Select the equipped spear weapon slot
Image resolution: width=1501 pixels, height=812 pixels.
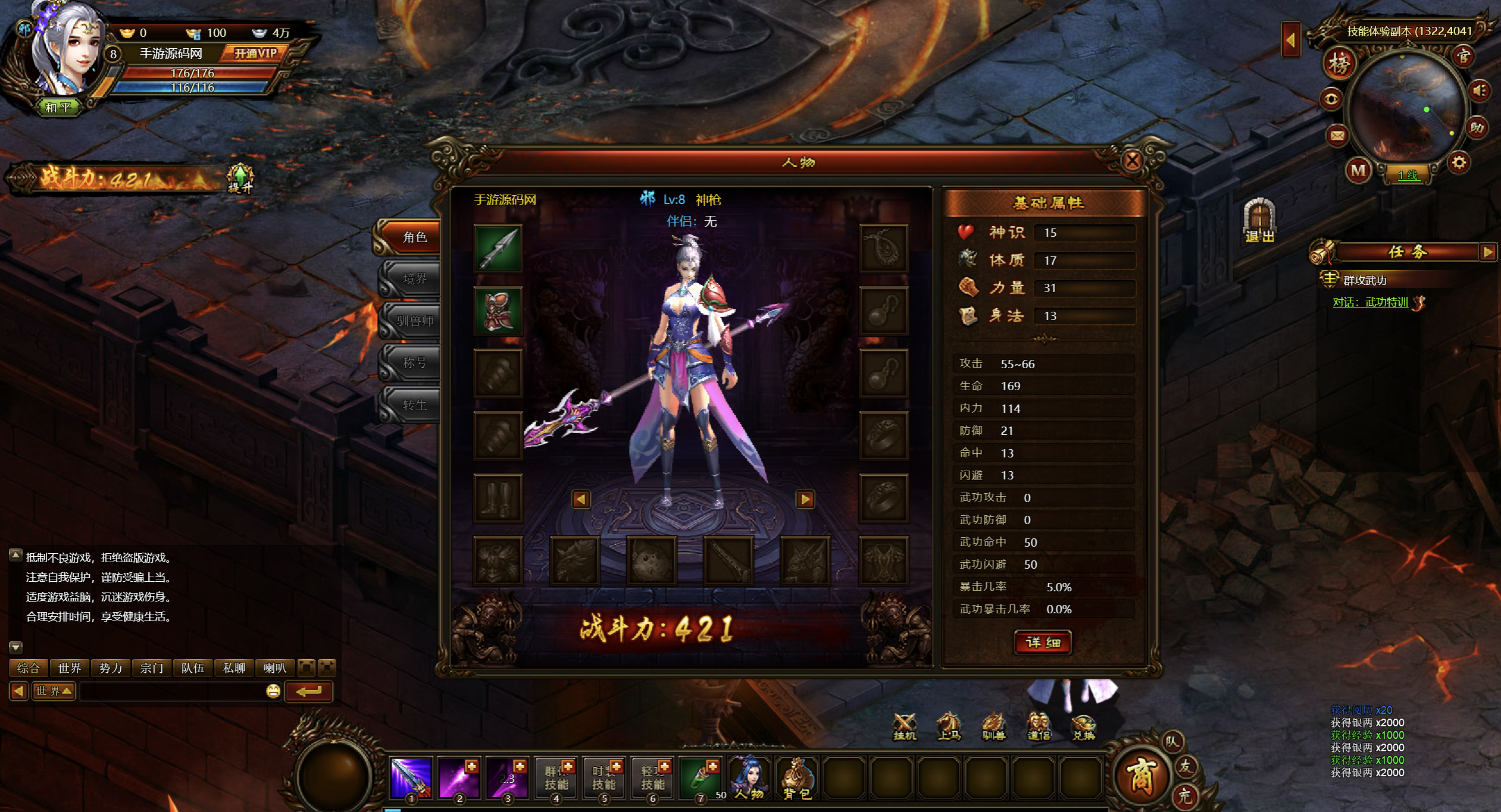coord(498,249)
